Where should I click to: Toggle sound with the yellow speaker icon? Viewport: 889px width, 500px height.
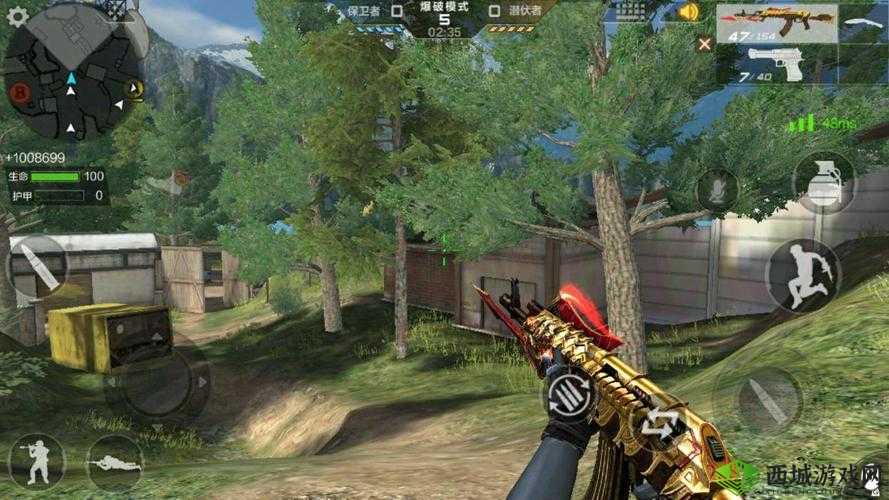point(687,12)
